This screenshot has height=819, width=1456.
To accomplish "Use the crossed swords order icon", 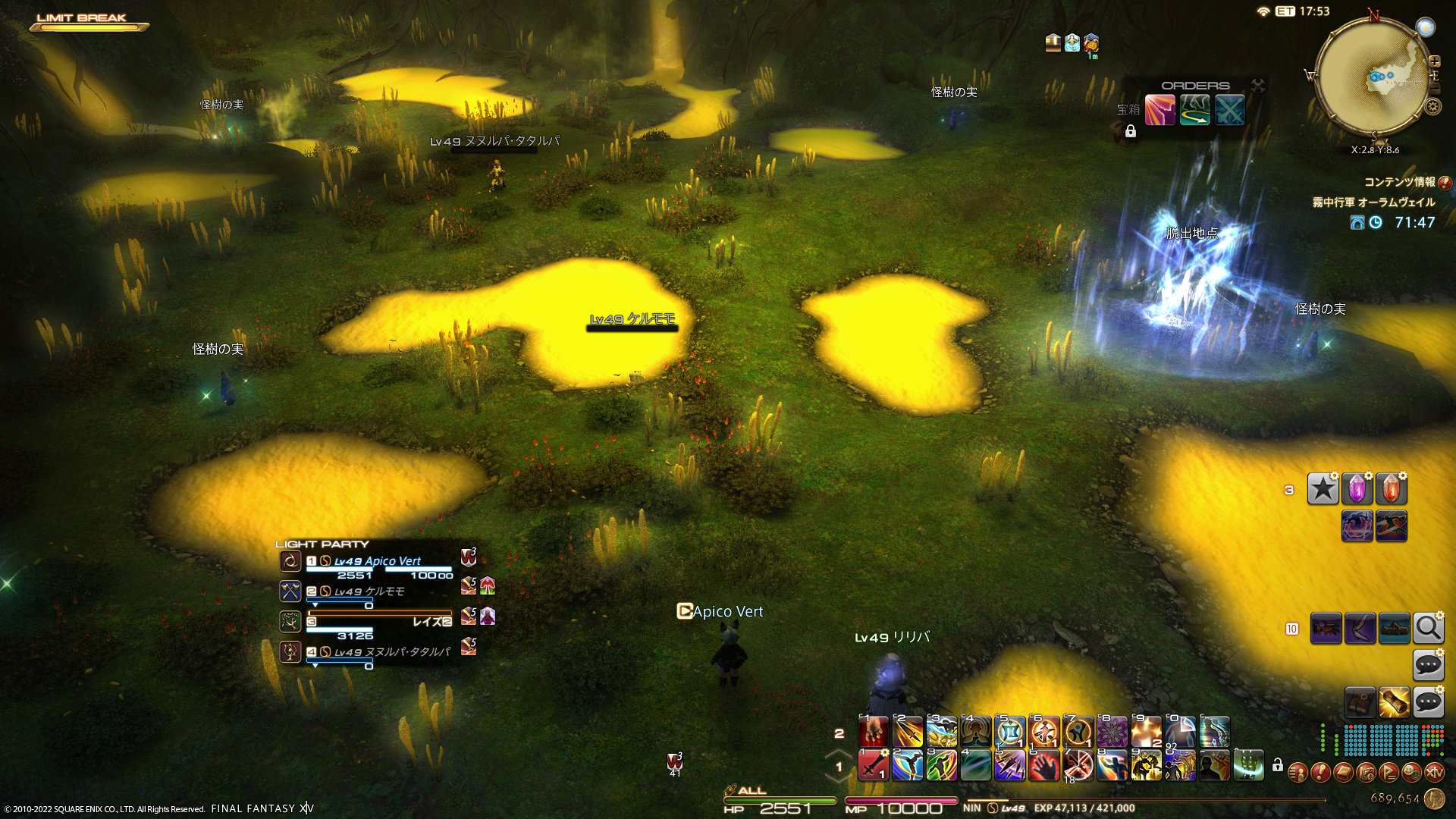I will [1229, 111].
